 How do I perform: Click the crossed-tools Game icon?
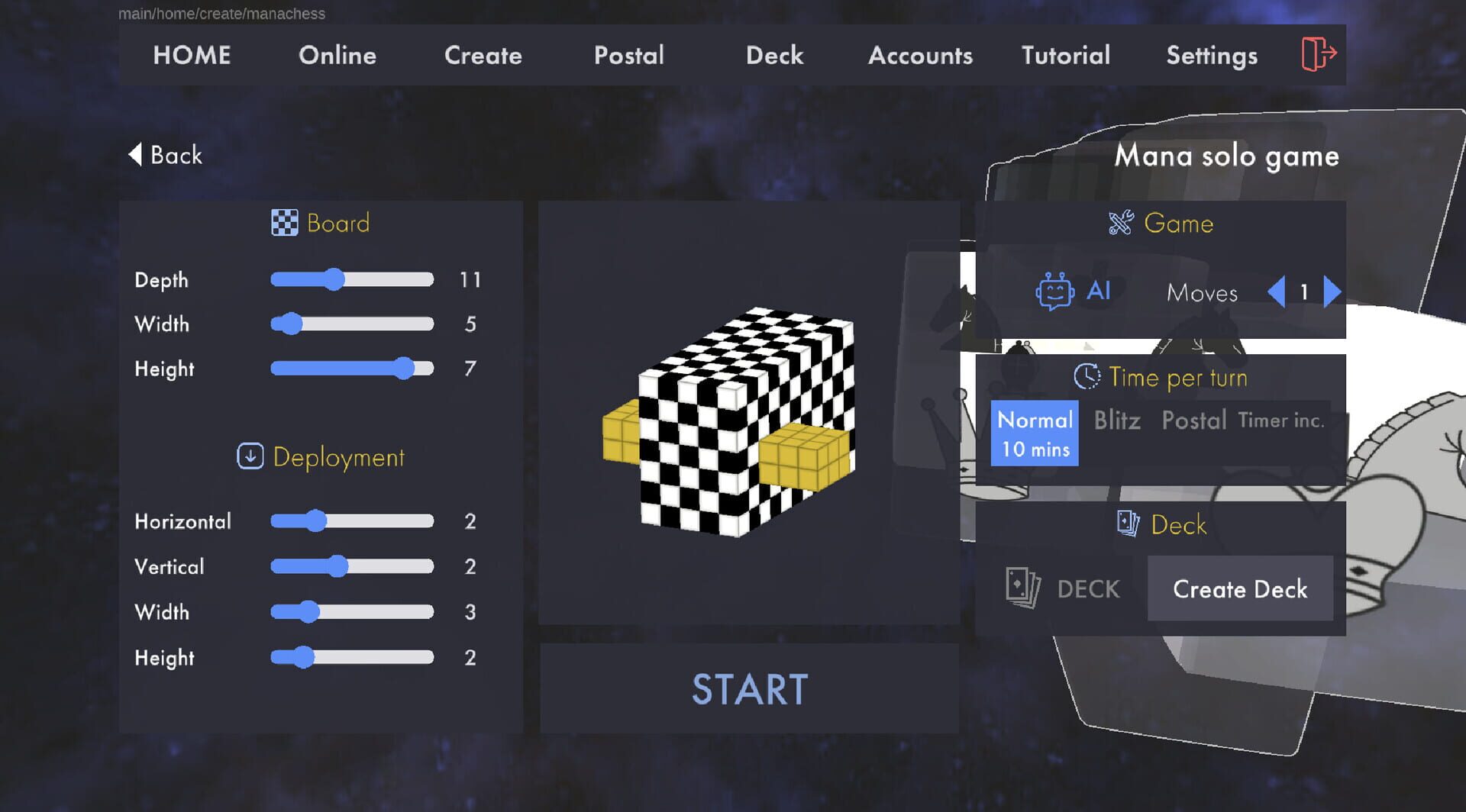(x=1120, y=224)
